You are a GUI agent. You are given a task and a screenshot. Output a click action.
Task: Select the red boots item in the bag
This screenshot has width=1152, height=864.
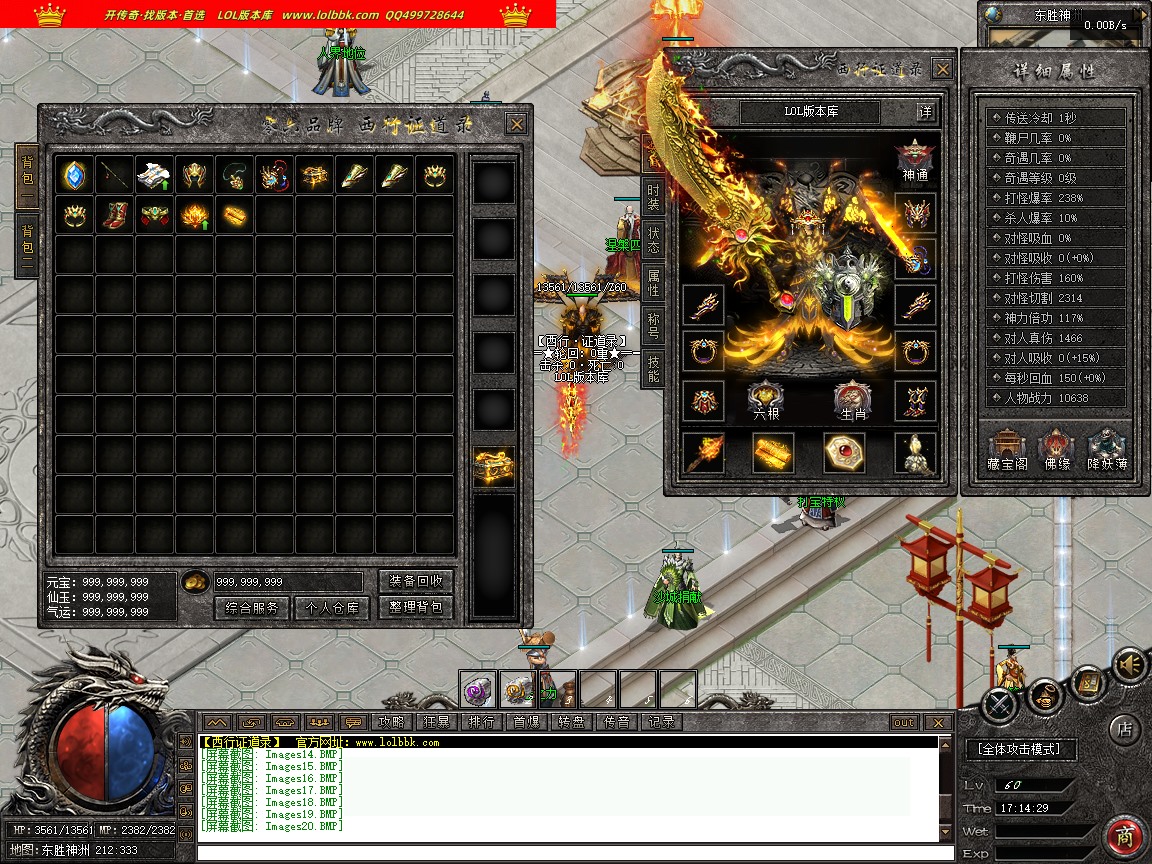pos(115,215)
